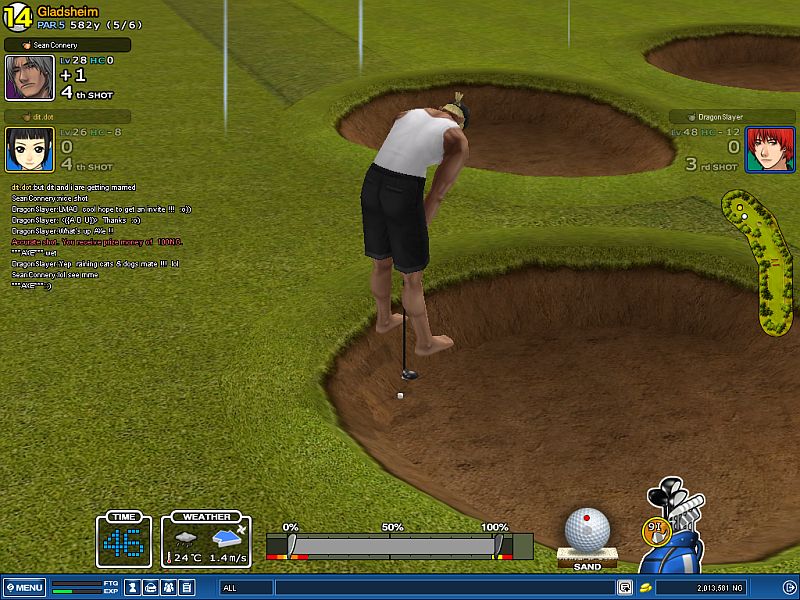The width and height of the screenshot is (800, 600).
Task: Open the friends list toolbar icon
Action: pyautogui.click(x=168, y=587)
